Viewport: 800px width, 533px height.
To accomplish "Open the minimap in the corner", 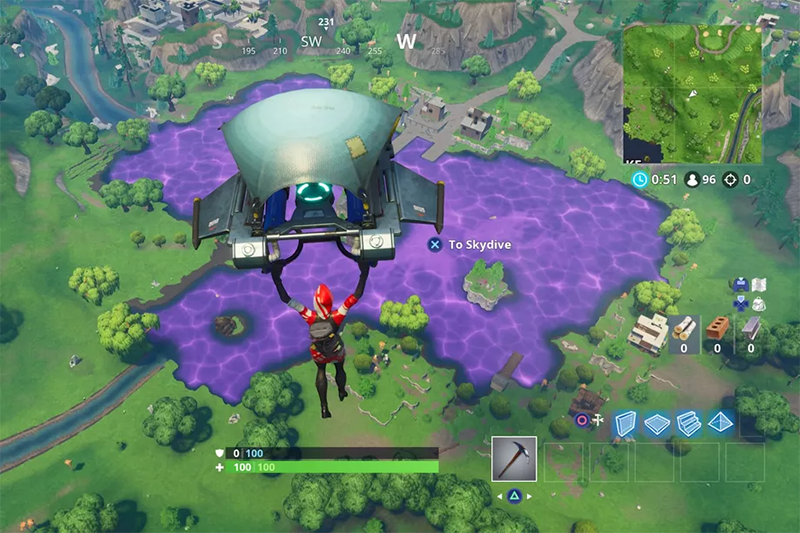I will 691,94.
